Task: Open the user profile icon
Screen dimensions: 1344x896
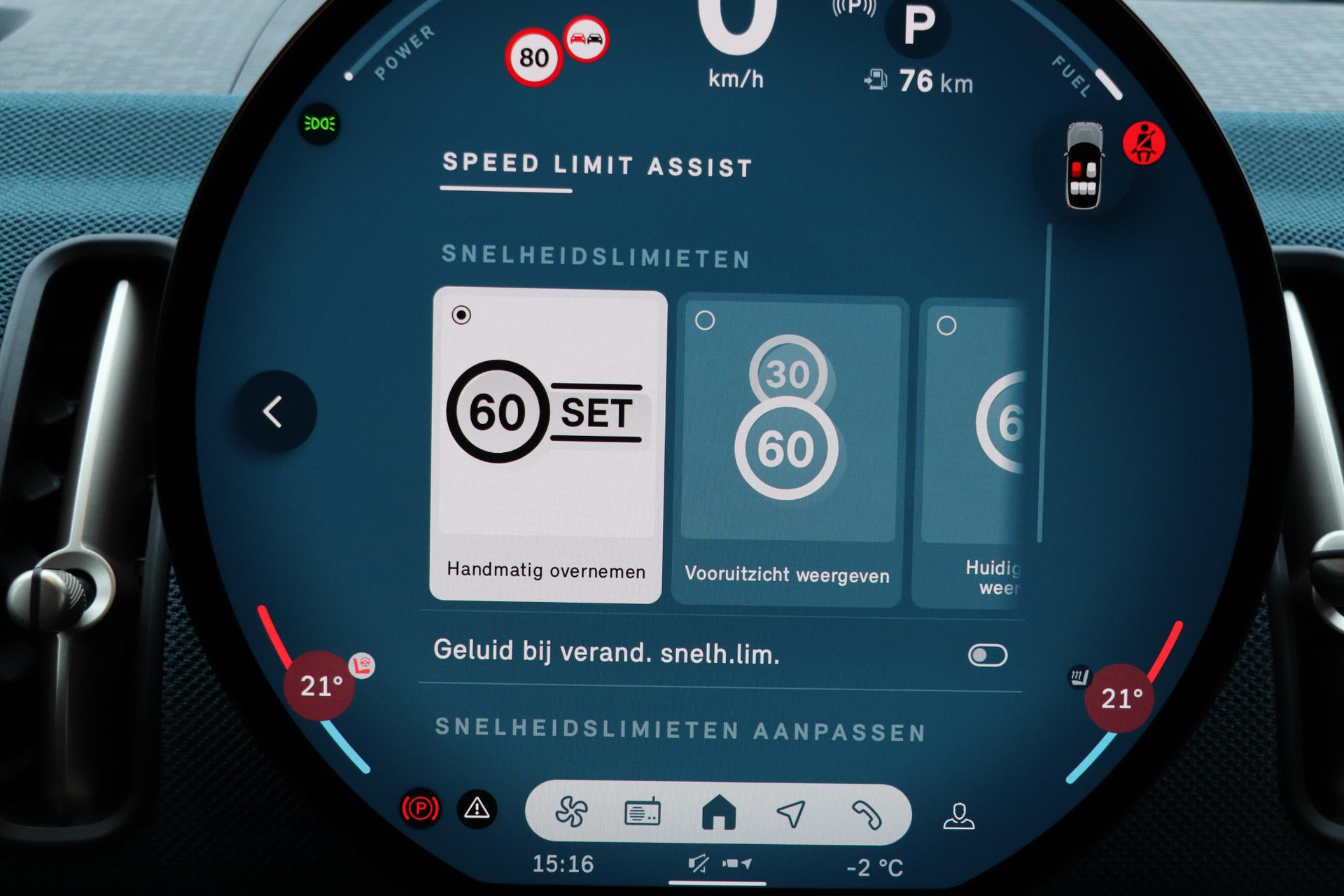Action: [958, 816]
